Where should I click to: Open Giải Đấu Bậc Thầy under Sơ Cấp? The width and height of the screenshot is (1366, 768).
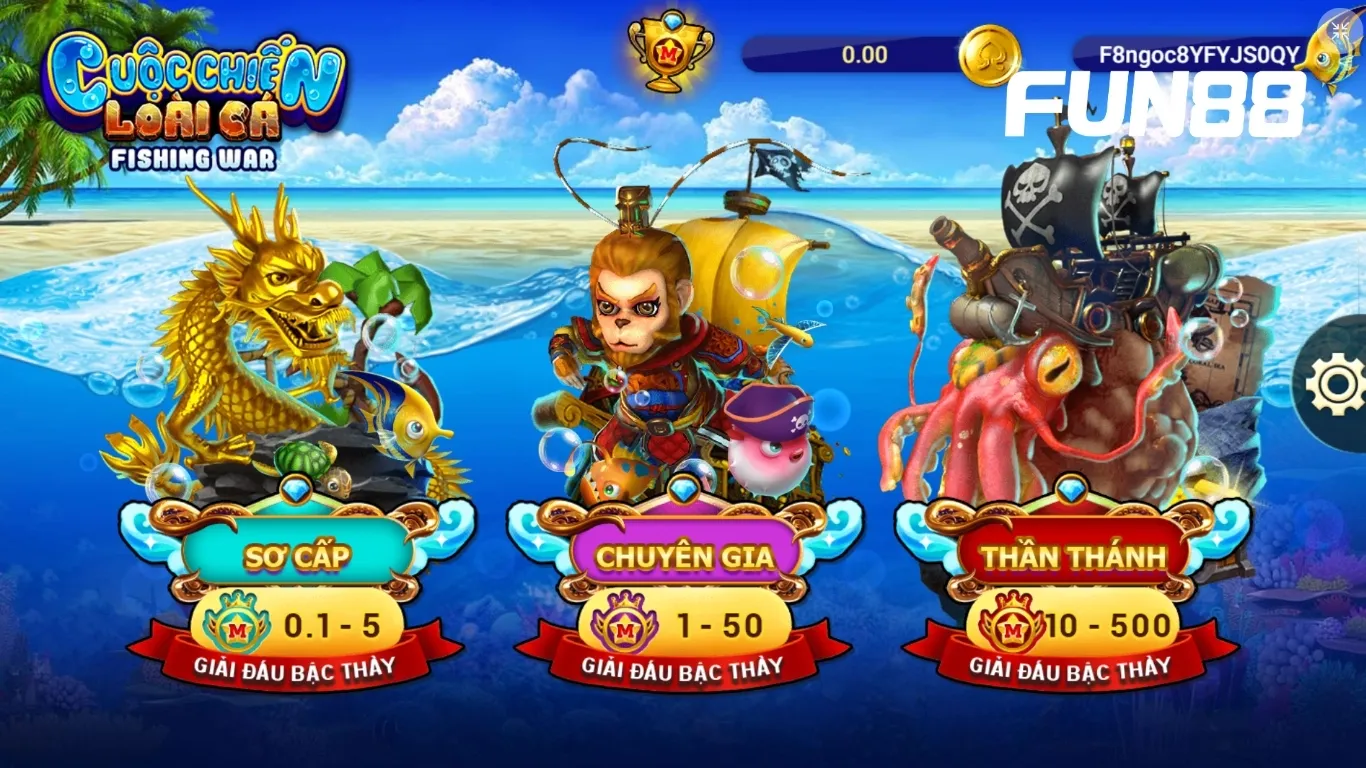click(297, 667)
